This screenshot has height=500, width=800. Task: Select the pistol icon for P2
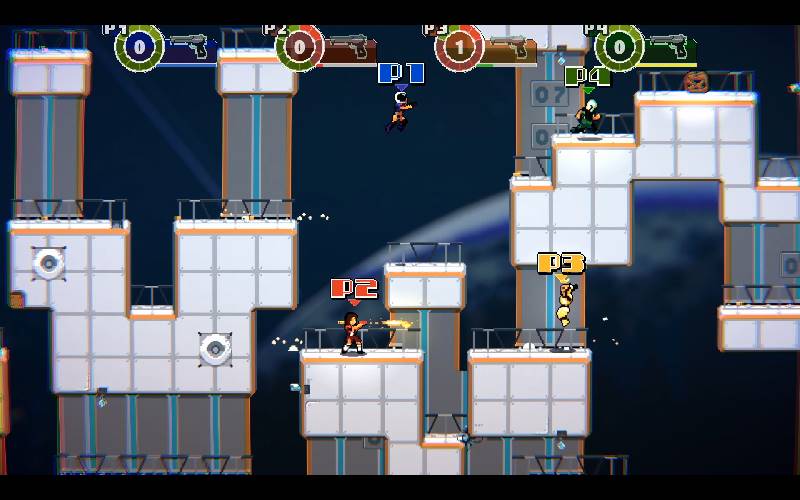coord(349,46)
